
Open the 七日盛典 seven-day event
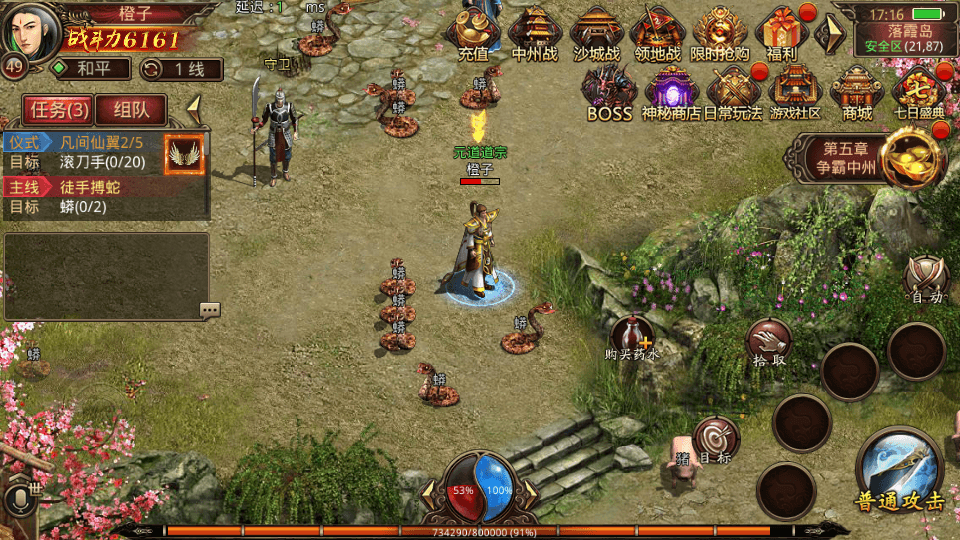pos(919,92)
